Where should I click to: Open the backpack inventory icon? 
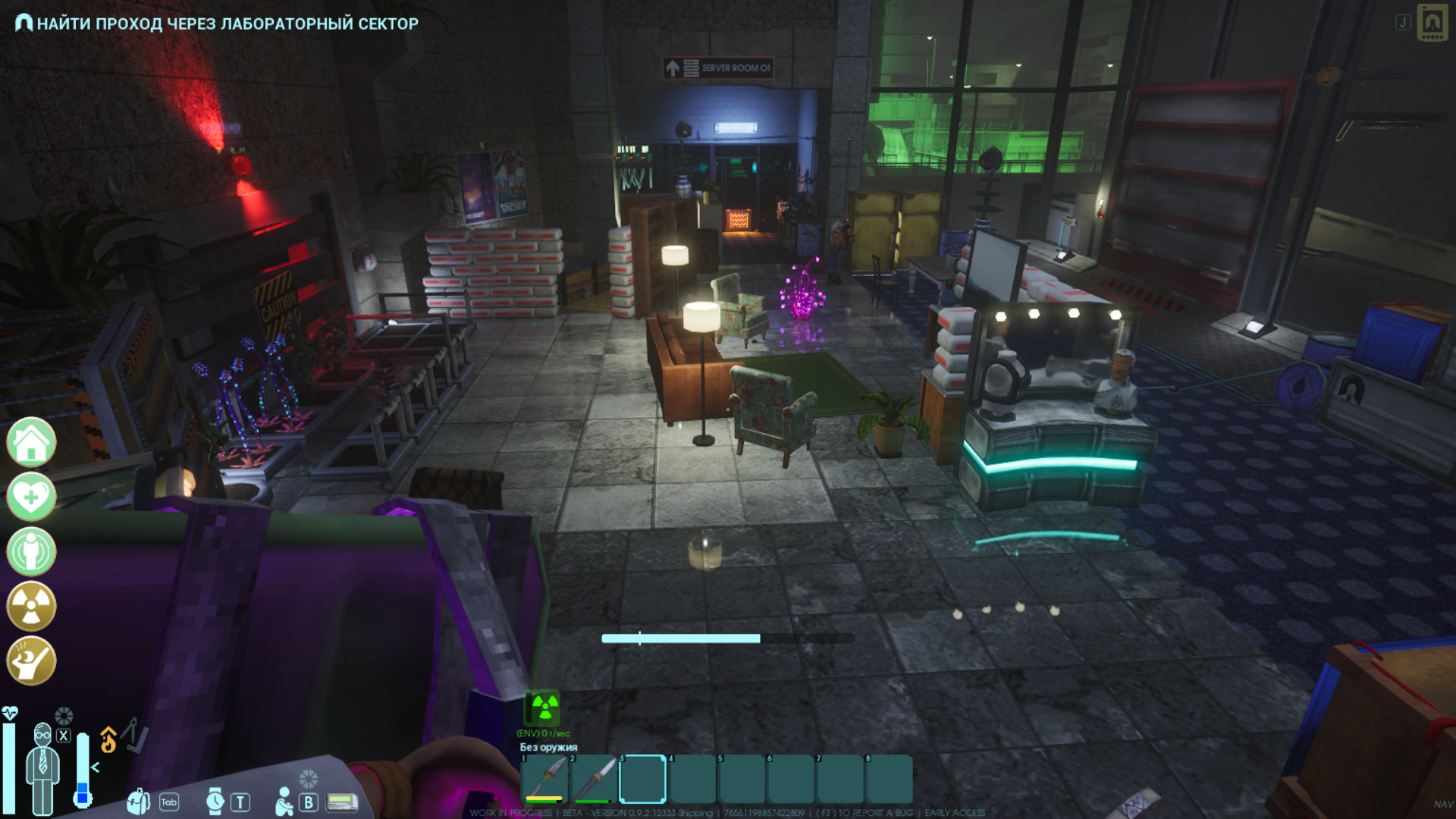pos(138,801)
